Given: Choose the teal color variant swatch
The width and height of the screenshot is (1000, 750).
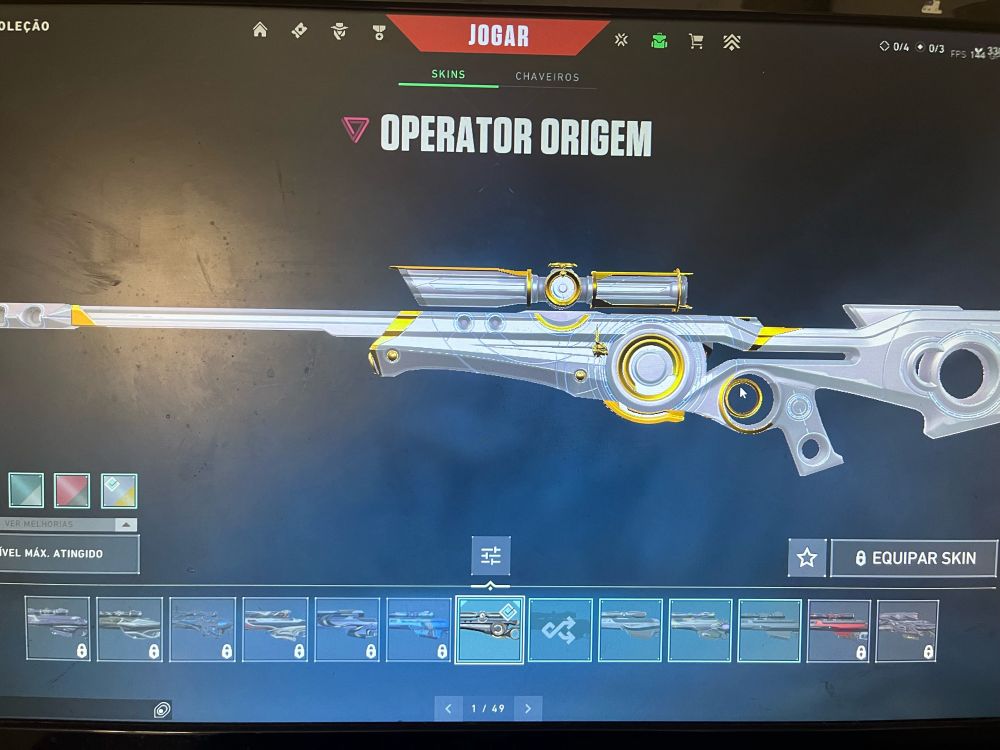Looking at the screenshot, I should tap(26, 490).
